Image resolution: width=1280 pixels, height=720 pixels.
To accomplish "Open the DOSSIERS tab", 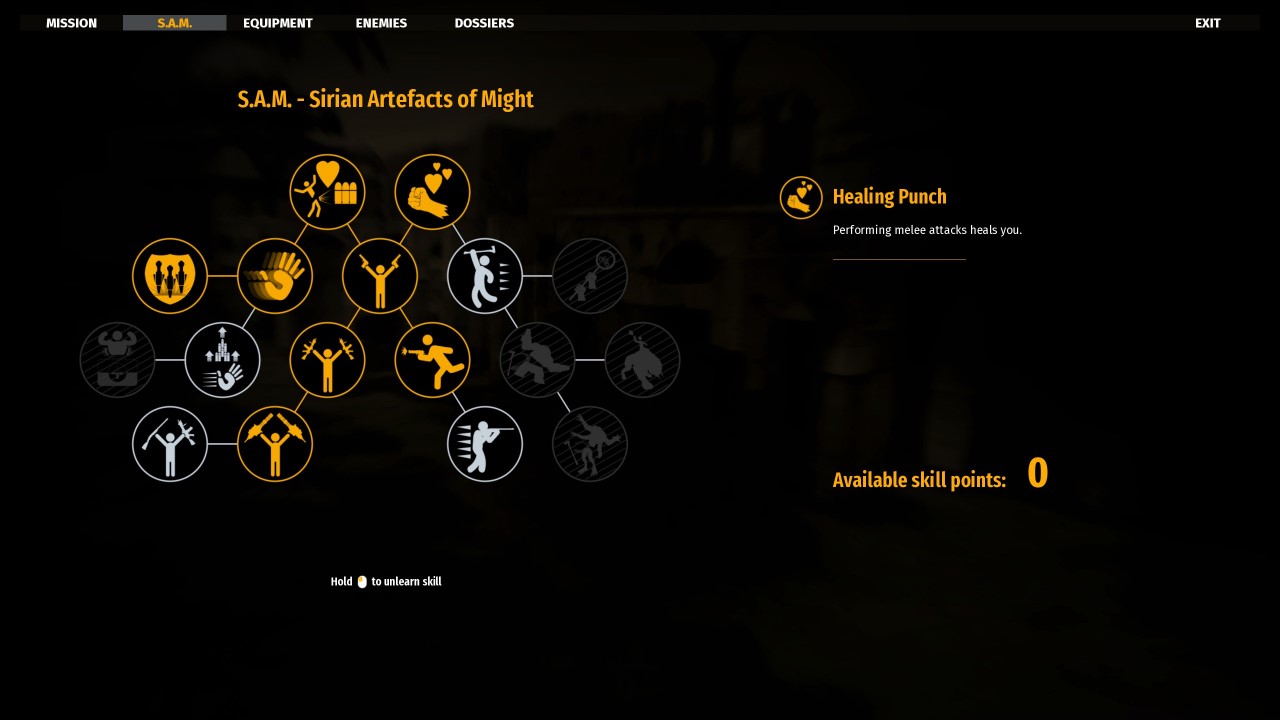I will click(x=484, y=22).
